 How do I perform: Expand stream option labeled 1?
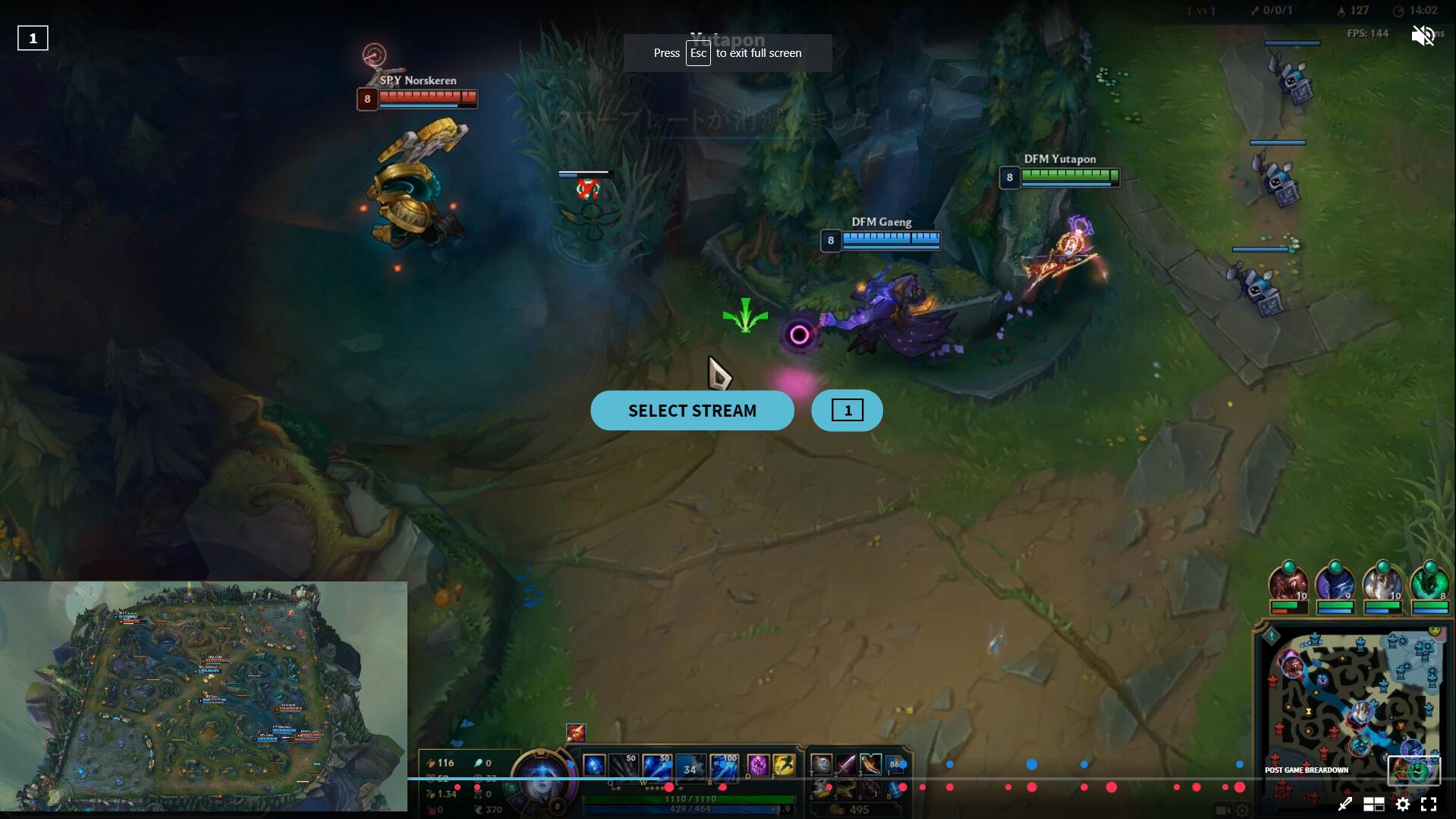pyautogui.click(x=847, y=410)
